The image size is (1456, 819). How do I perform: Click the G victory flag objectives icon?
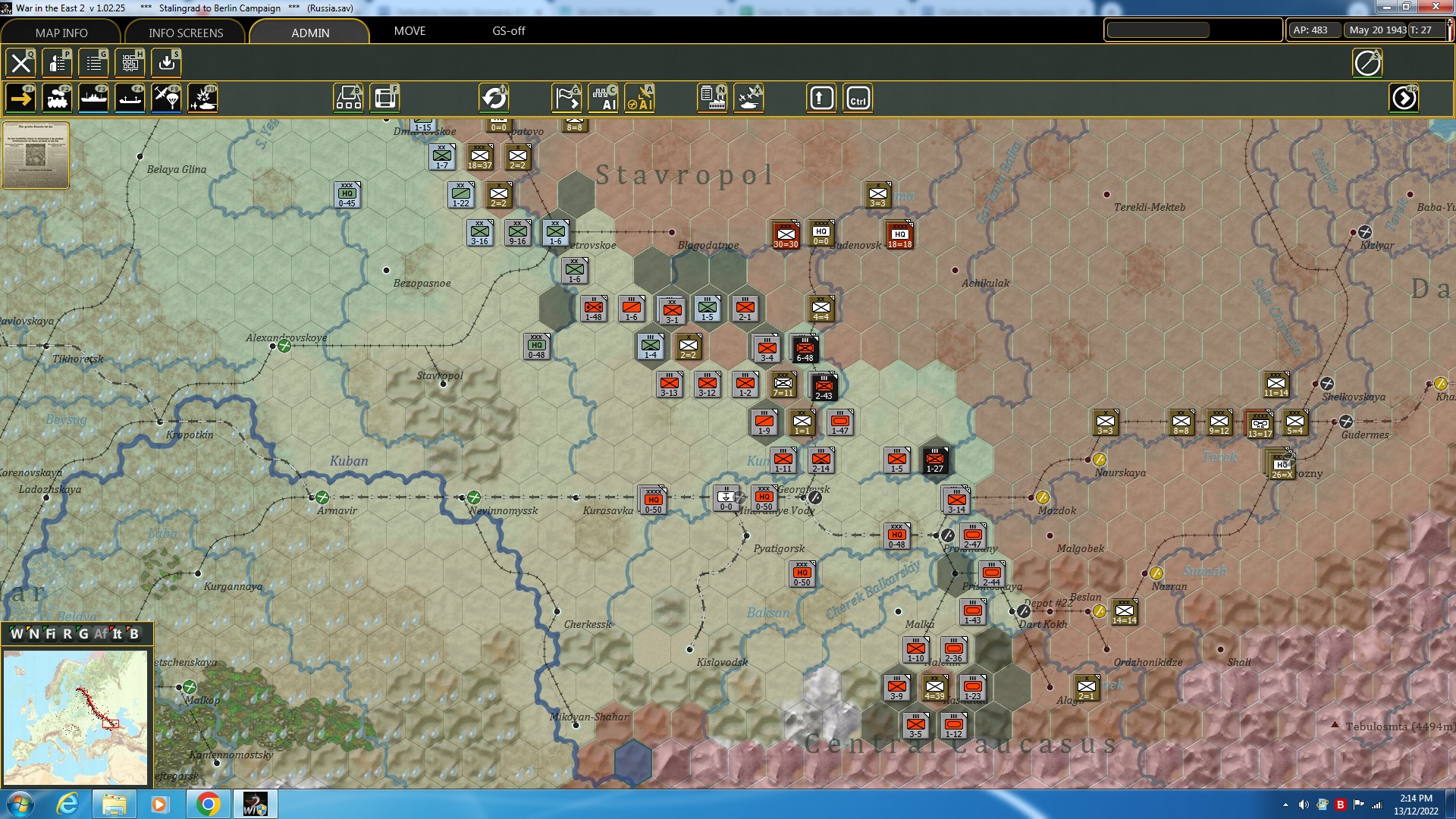[x=566, y=97]
